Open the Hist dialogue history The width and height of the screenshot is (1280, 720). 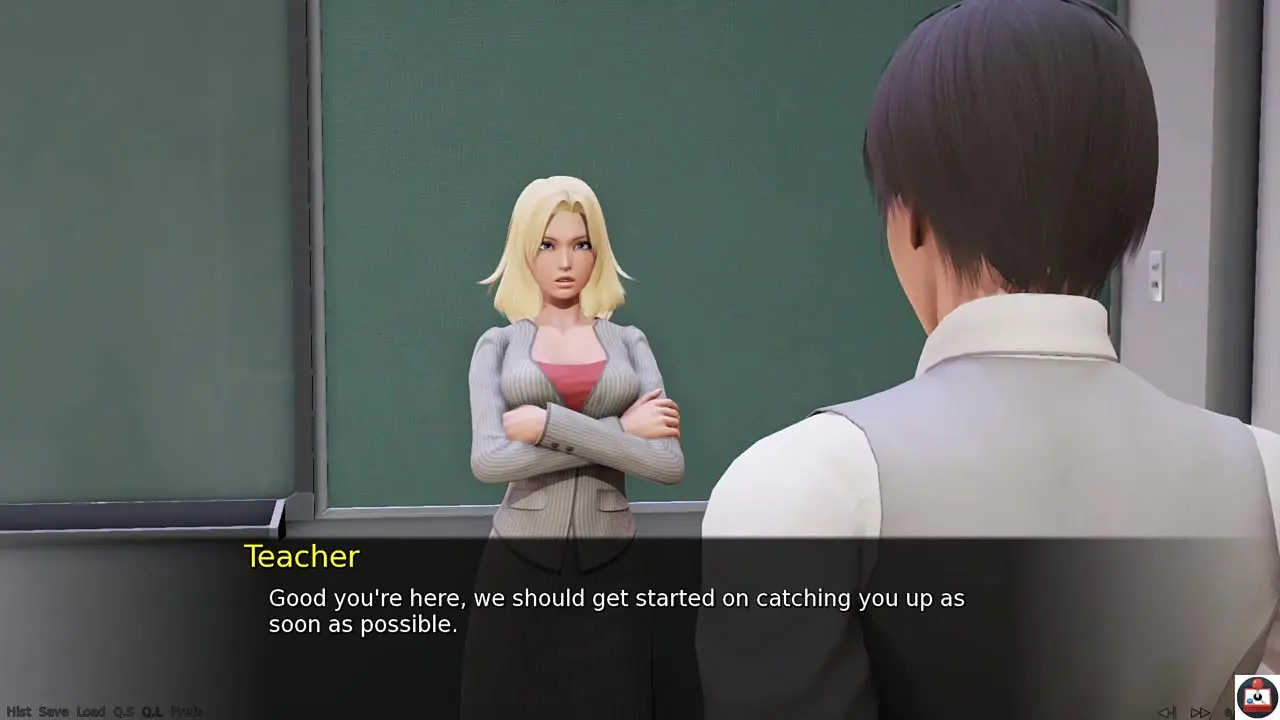tap(19, 712)
